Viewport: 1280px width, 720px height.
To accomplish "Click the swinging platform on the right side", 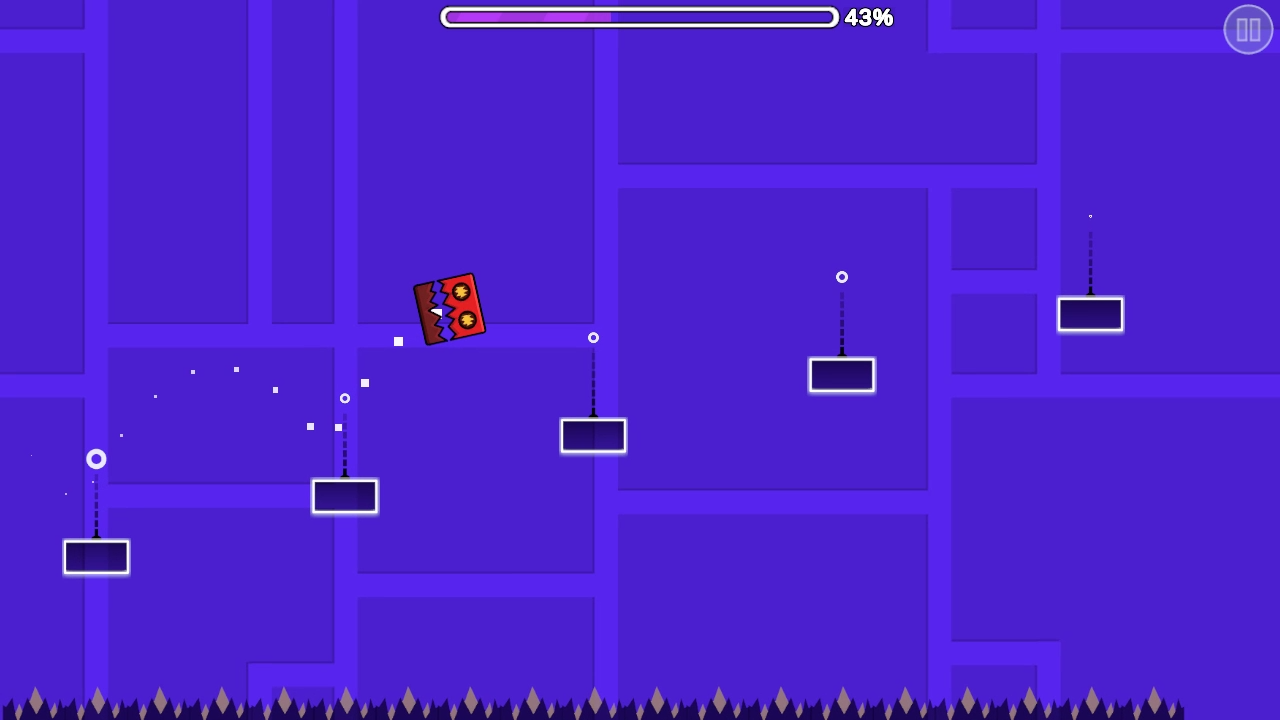I will click(842, 374).
